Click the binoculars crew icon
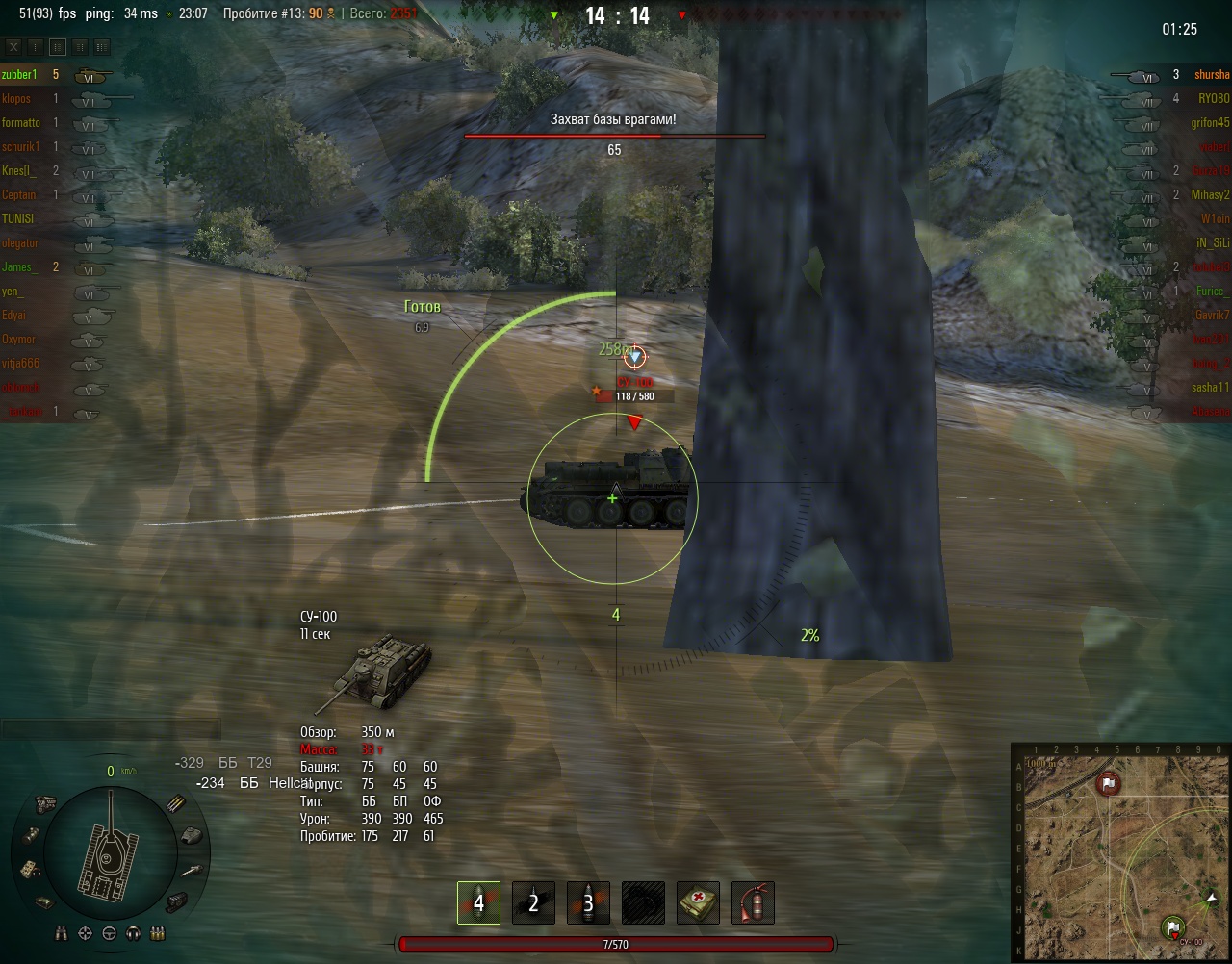The height and width of the screenshot is (964, 1232). [x=62, y=933]
